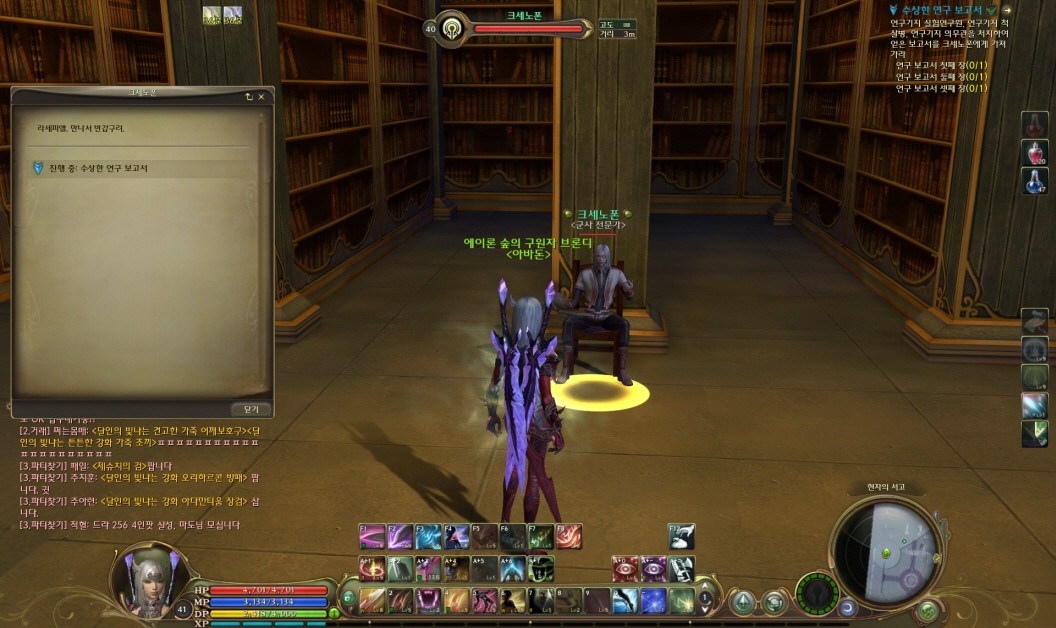1056x628 pixels.
Task: Trigger the slot 1 slash skill
Action: tap(372, 600)
